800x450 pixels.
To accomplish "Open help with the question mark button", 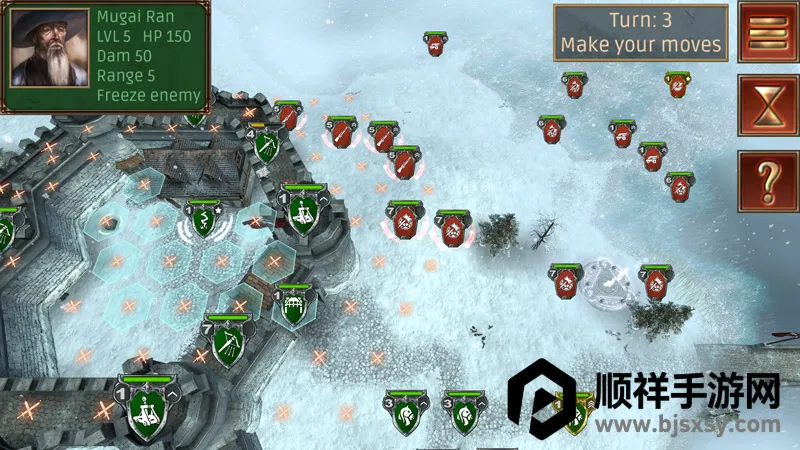I will [767, 181].
